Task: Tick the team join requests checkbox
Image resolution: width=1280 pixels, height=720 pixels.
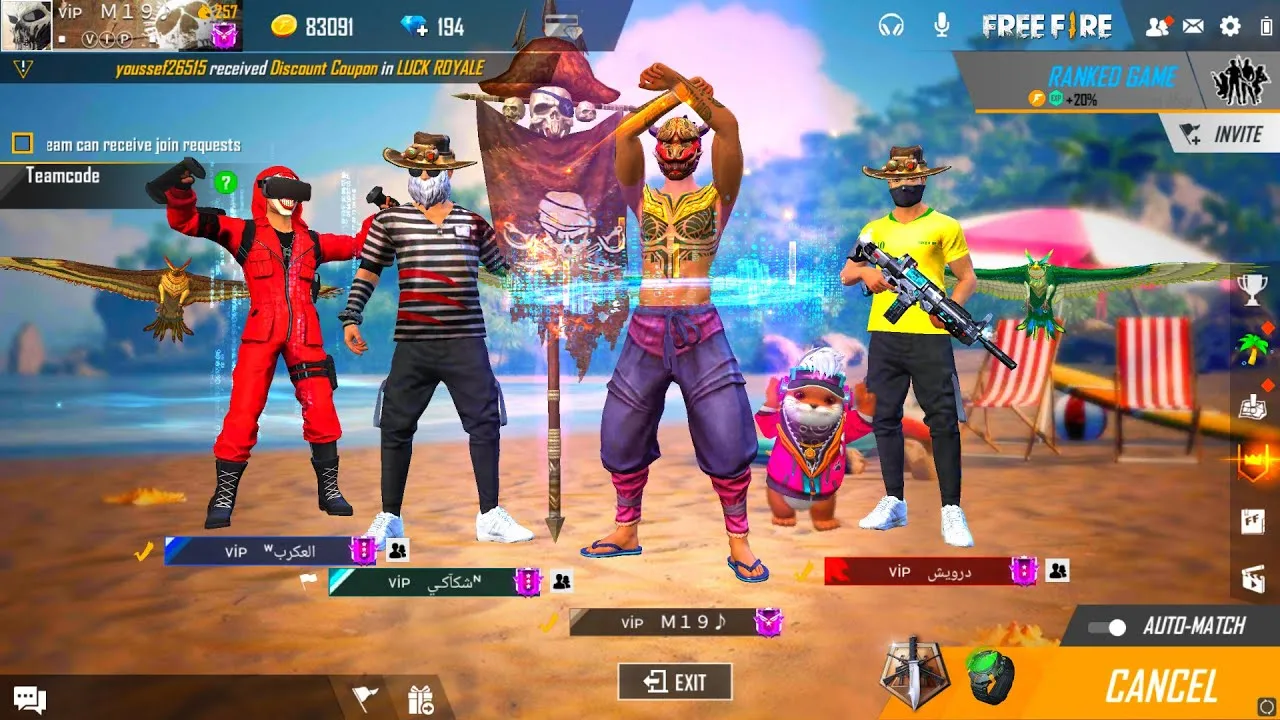Action: (22, 144)
